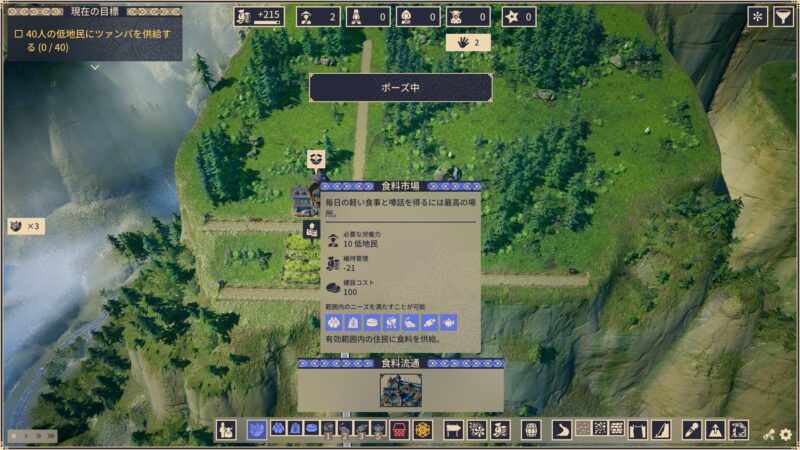Open the filter funnel menu
The height and width of the screenshot is (450, 800).
(784, 17)
